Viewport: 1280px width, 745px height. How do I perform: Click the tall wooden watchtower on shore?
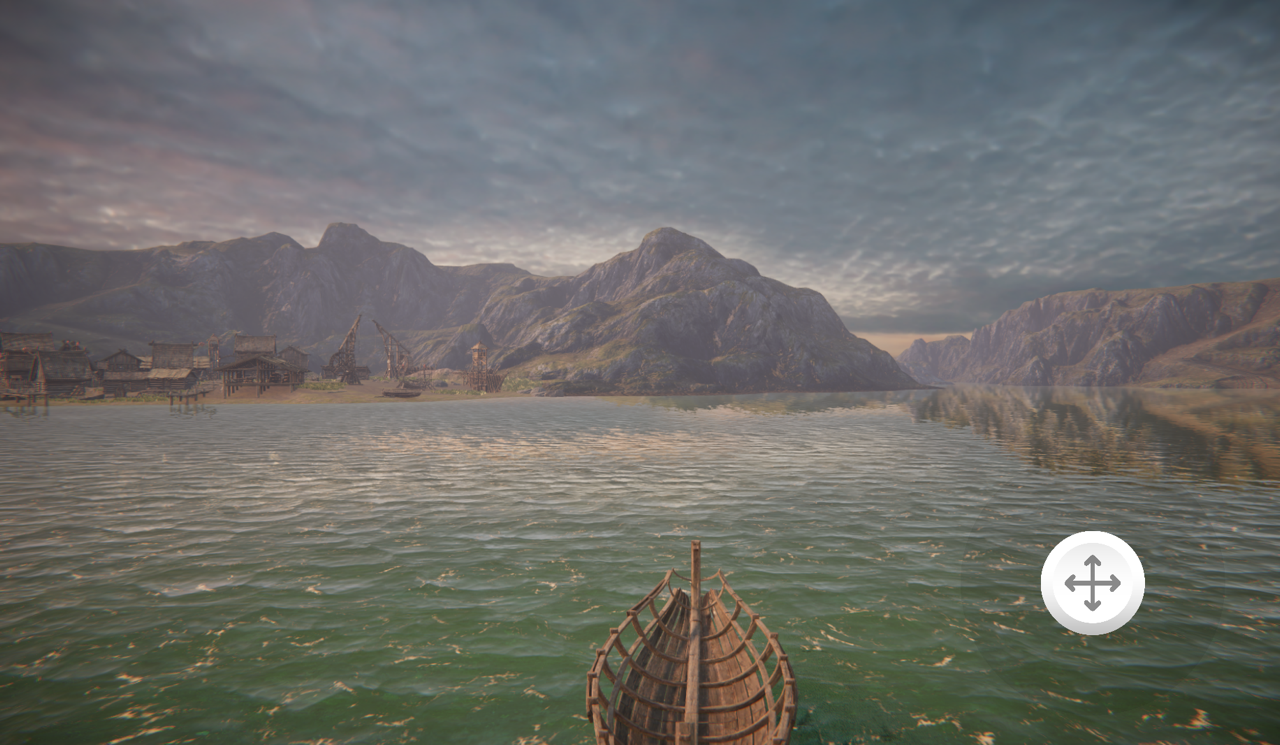click(x=480, y=363)
